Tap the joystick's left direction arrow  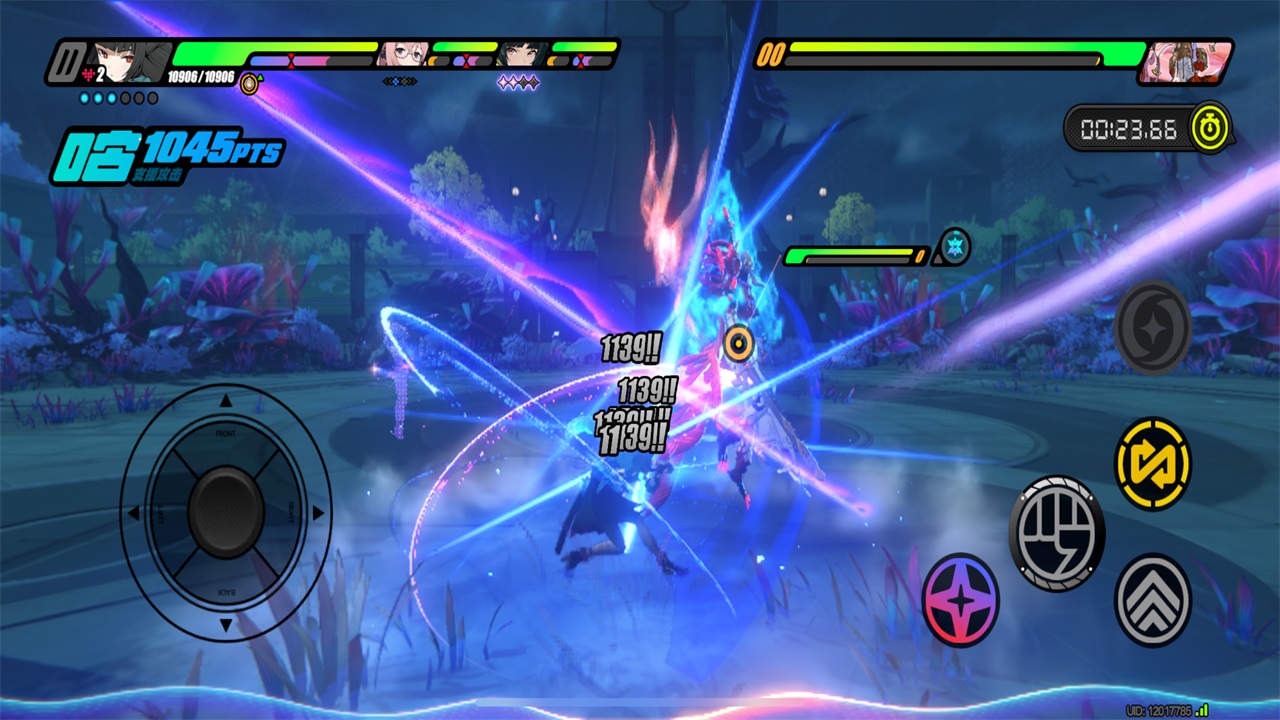pos(133,513)
